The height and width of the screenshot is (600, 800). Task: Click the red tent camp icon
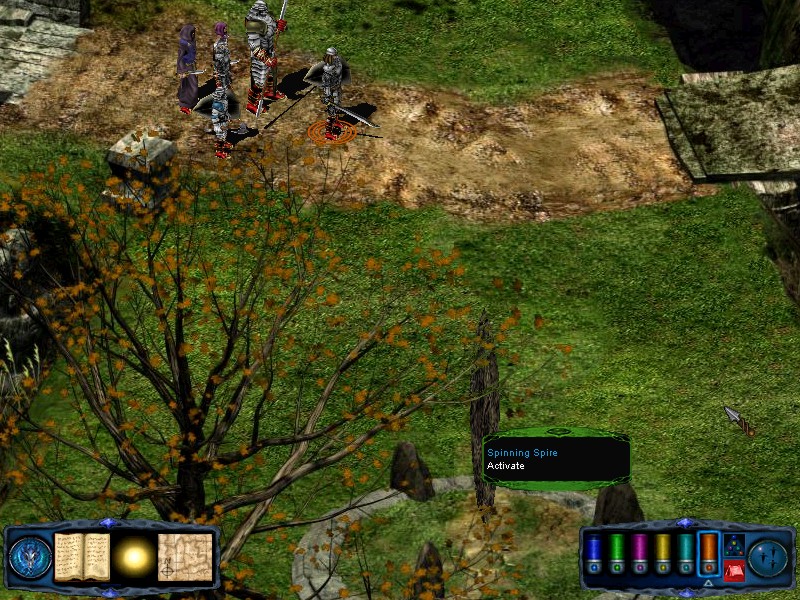(x=733, y=570)
